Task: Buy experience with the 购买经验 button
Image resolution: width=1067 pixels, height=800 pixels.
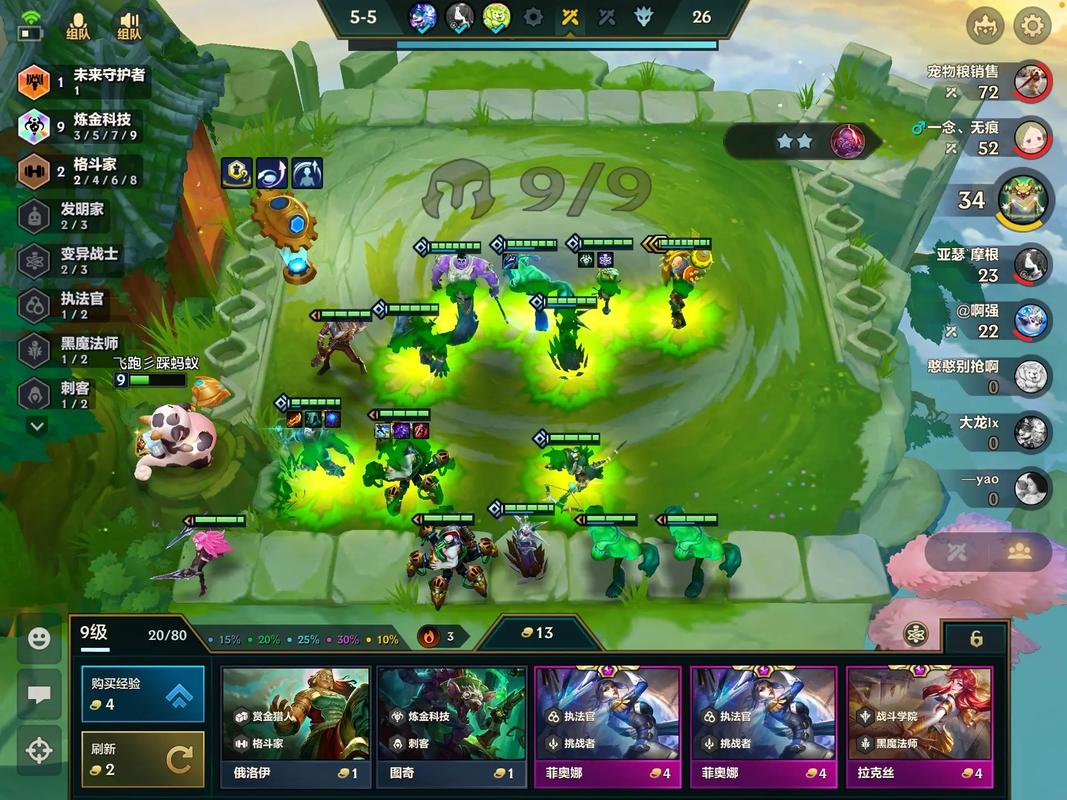Action: [x=143, y=693]
